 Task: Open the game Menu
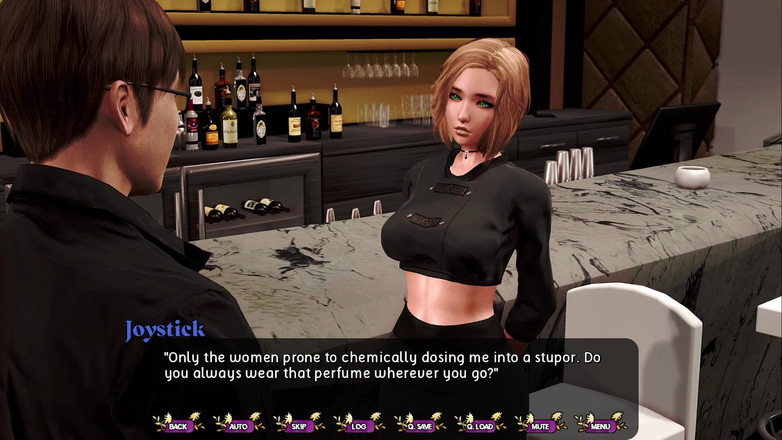(x=601, y=425)
